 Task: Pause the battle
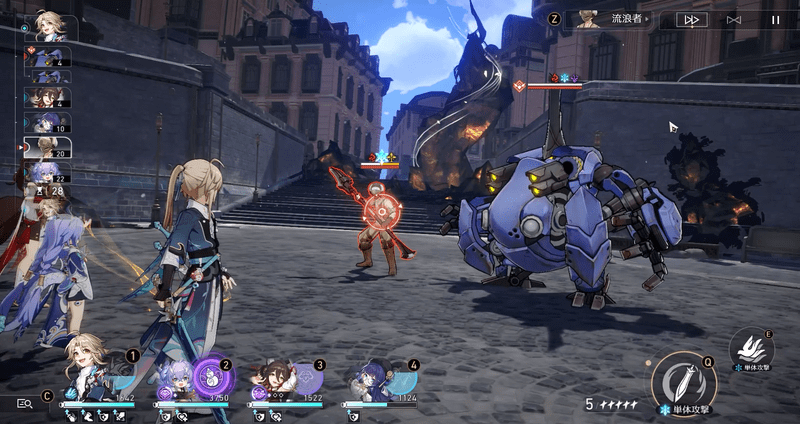coord(775,19)
